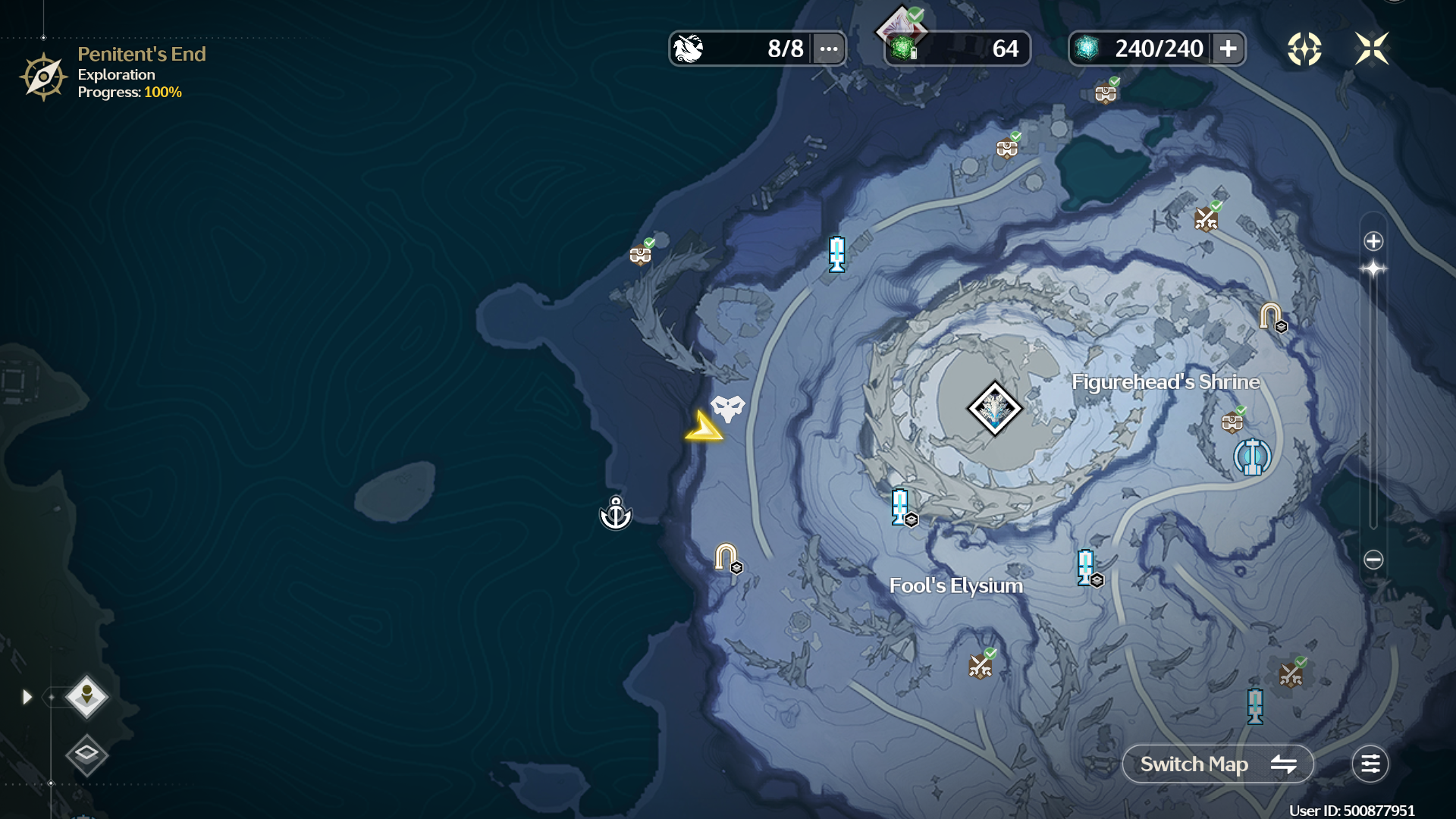
Task: Toggle the map layers diamond button
Action: [x=86, y=754]
